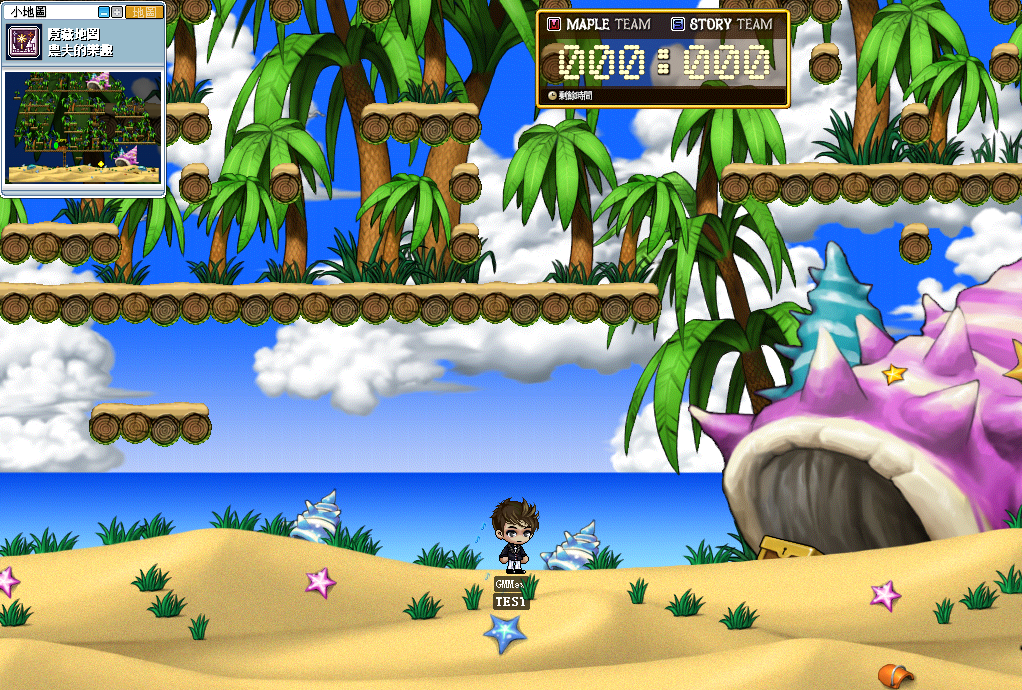This screenshot has width=1022, height=690.
Task: Expand the minimap with the plus button
Action: (117, 12)
